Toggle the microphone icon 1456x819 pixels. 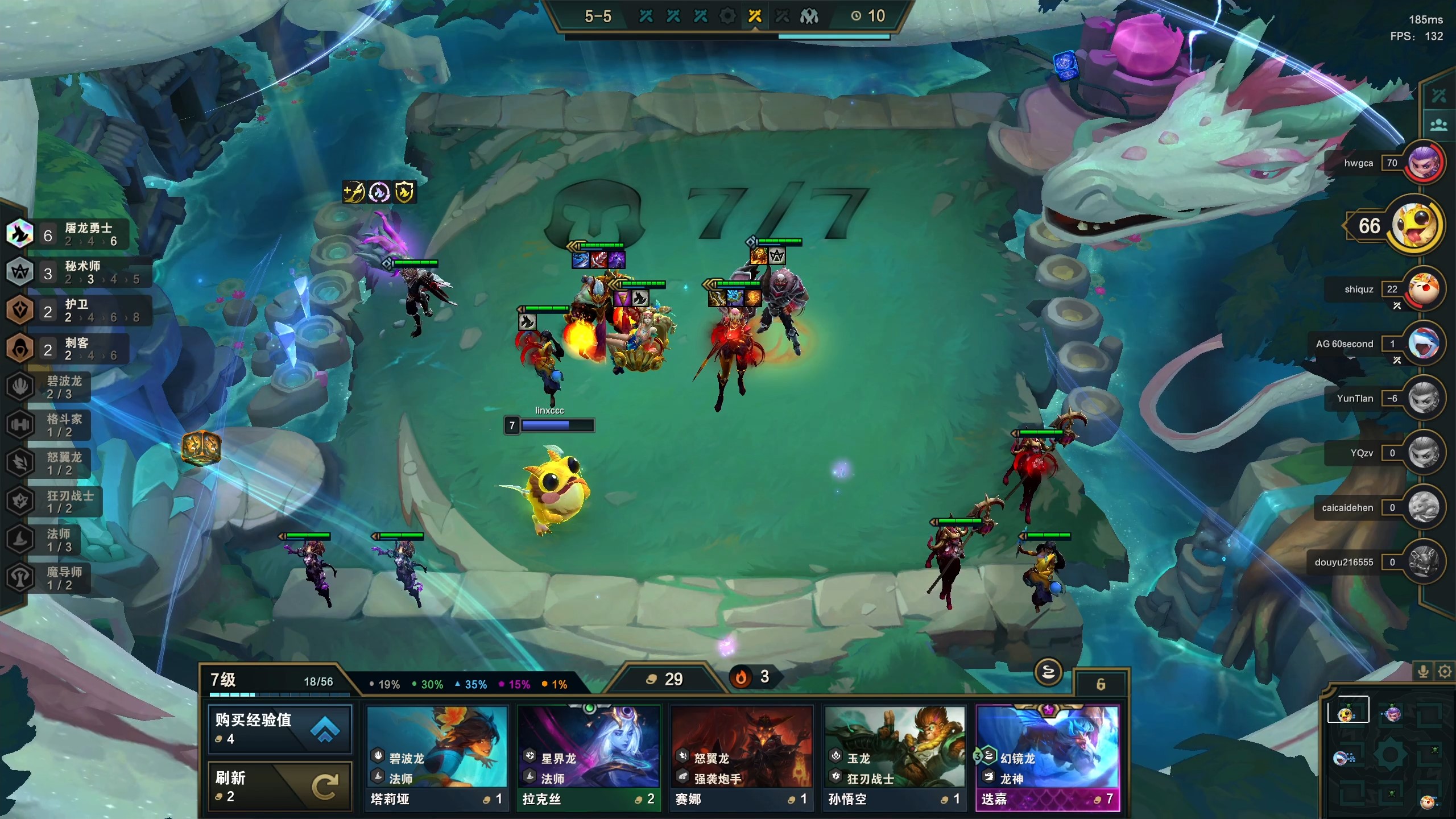(x=1423, y=672)
